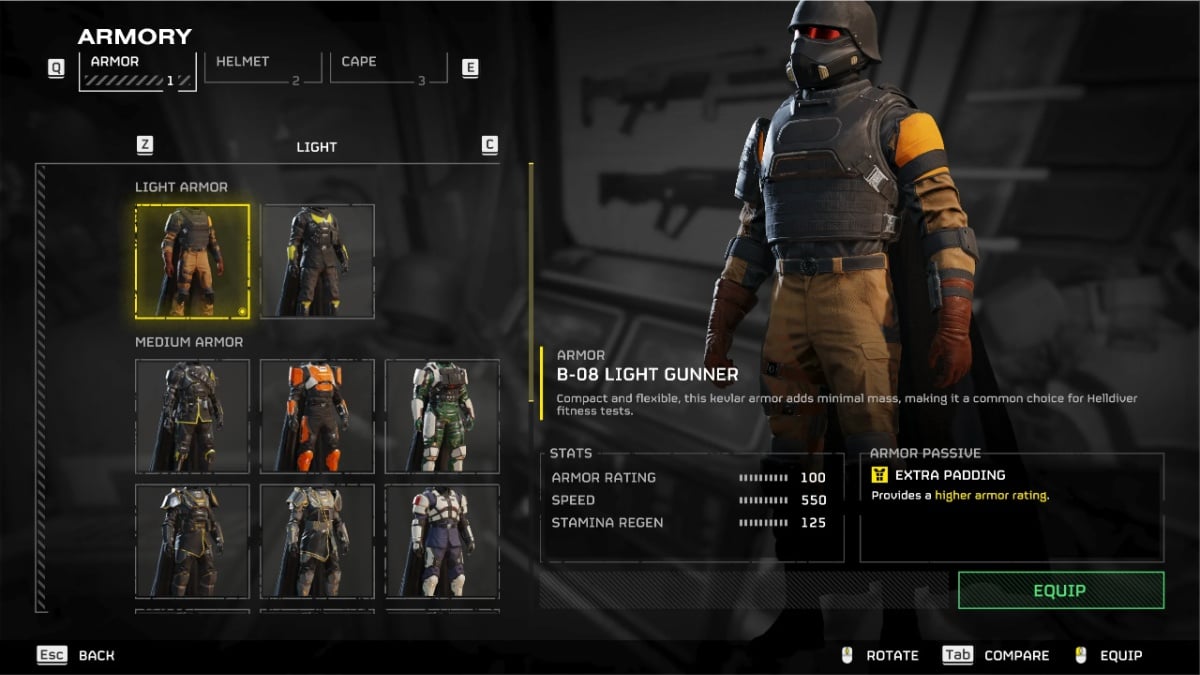The image size is (1200, 675).
Task: Choose the black and yellow light armor
Action: [318, 261]
